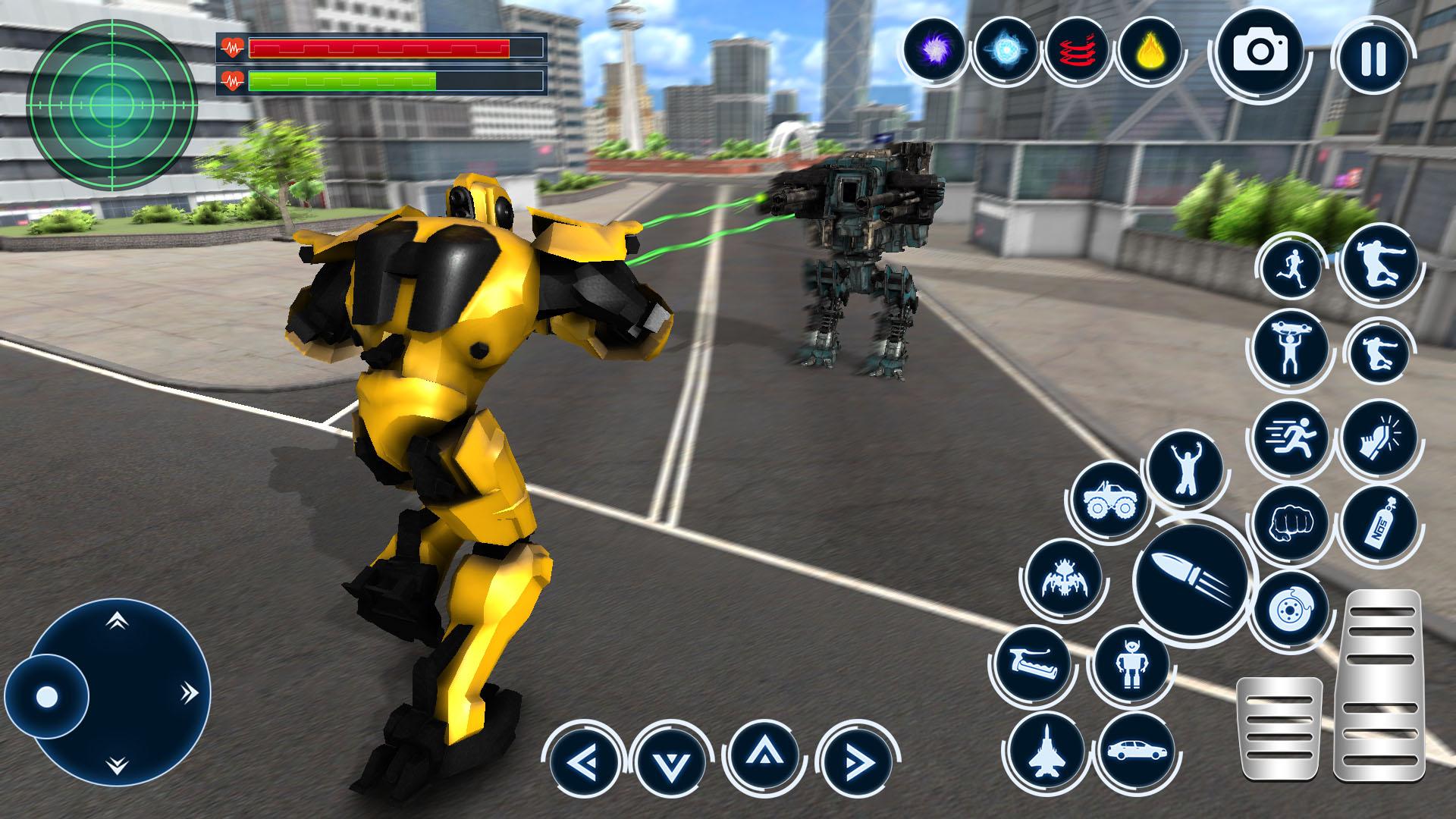Screen dimensions: 1456x819
Task: Tap the sprint dash running icon
Action: tap(1291, 438)
